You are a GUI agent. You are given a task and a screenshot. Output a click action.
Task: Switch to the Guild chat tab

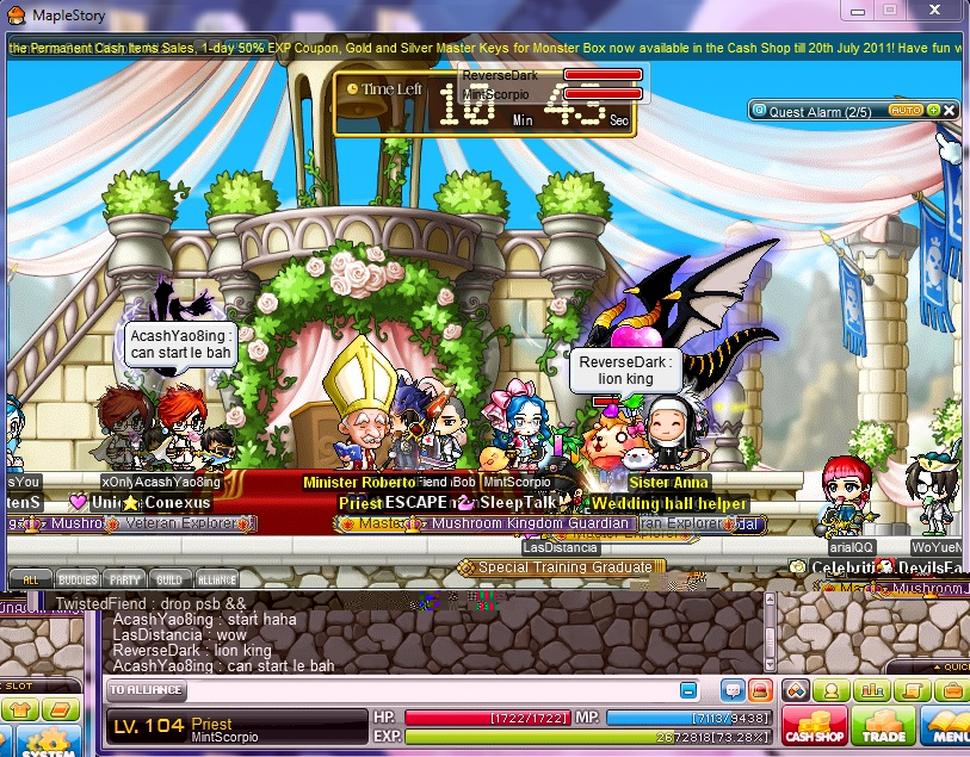coord(169,579)
